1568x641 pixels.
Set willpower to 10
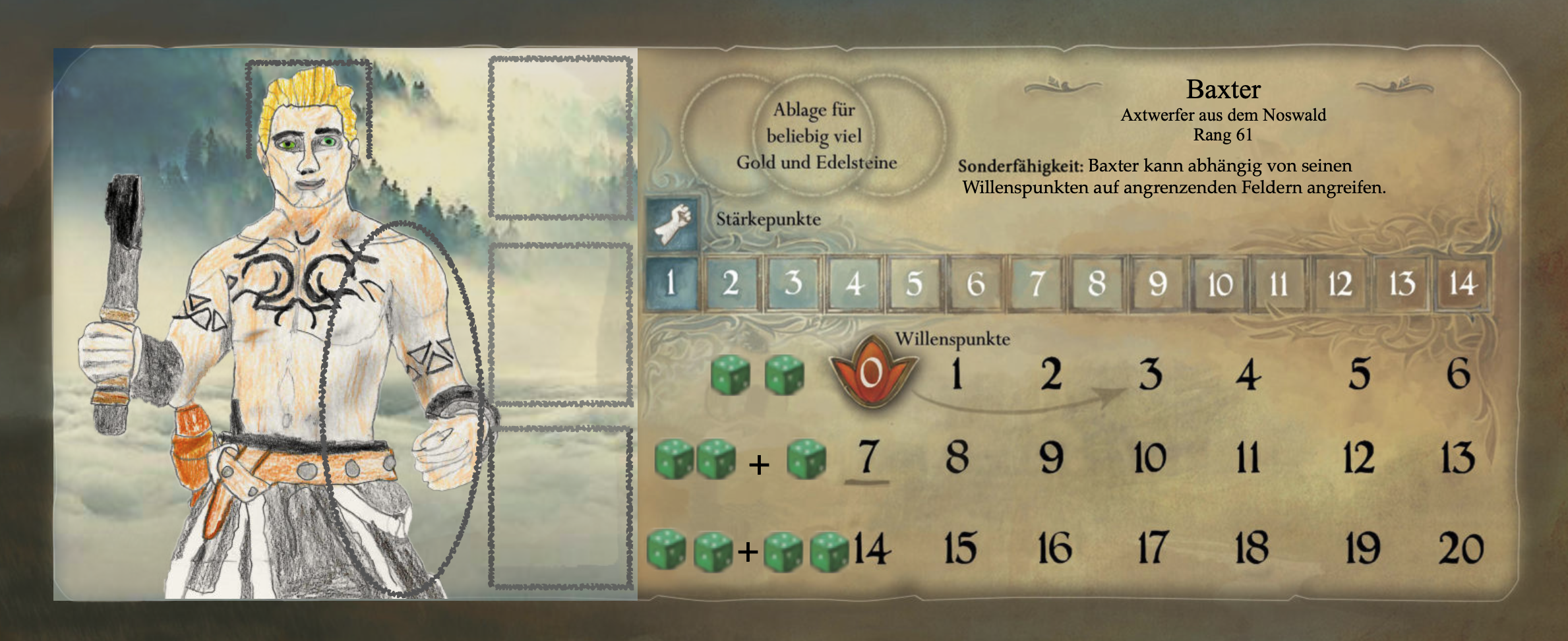pos(1150,458)
